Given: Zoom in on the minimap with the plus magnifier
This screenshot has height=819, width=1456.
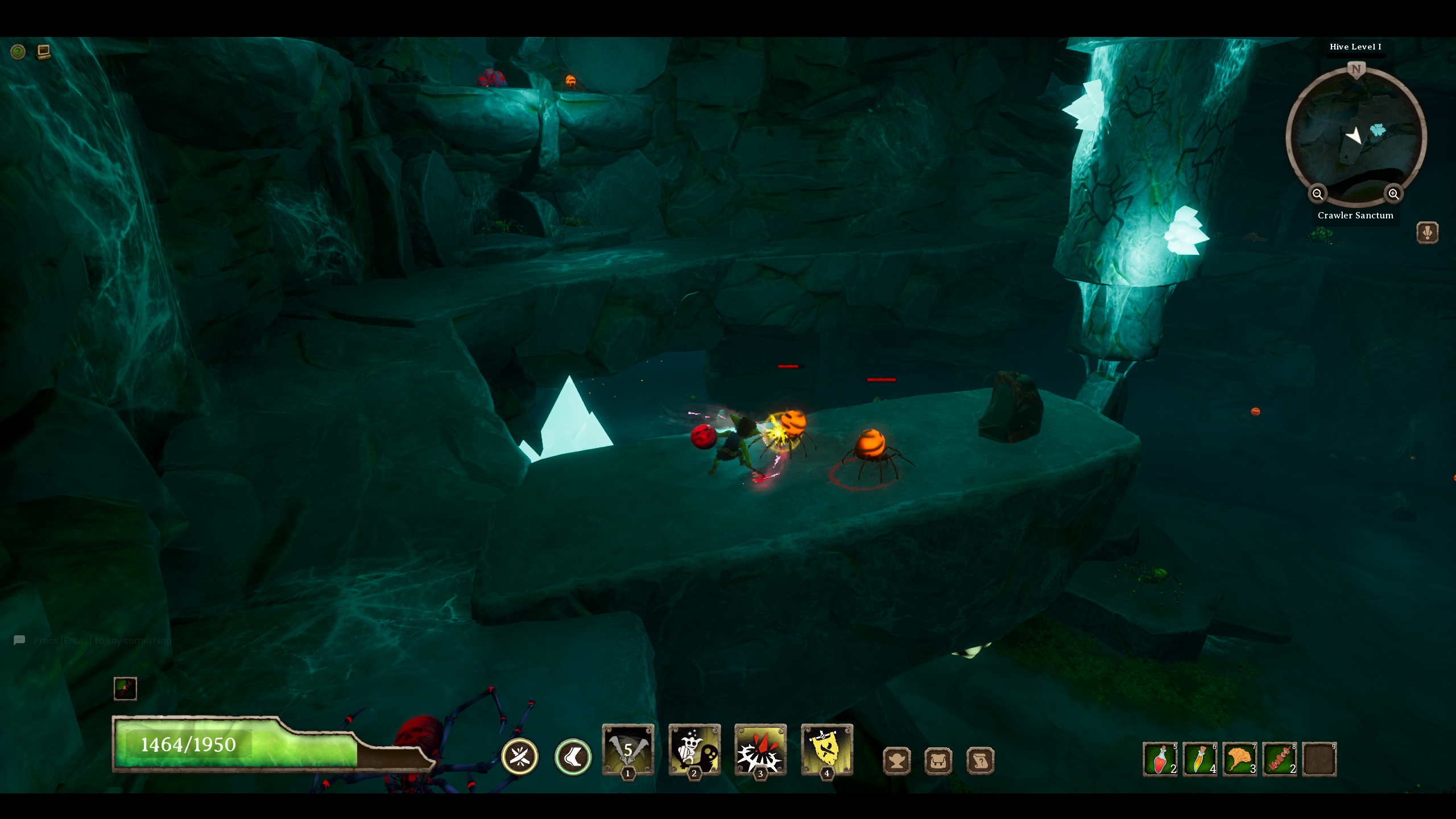Looking at the screenshot, I should tap(1393, 194).
